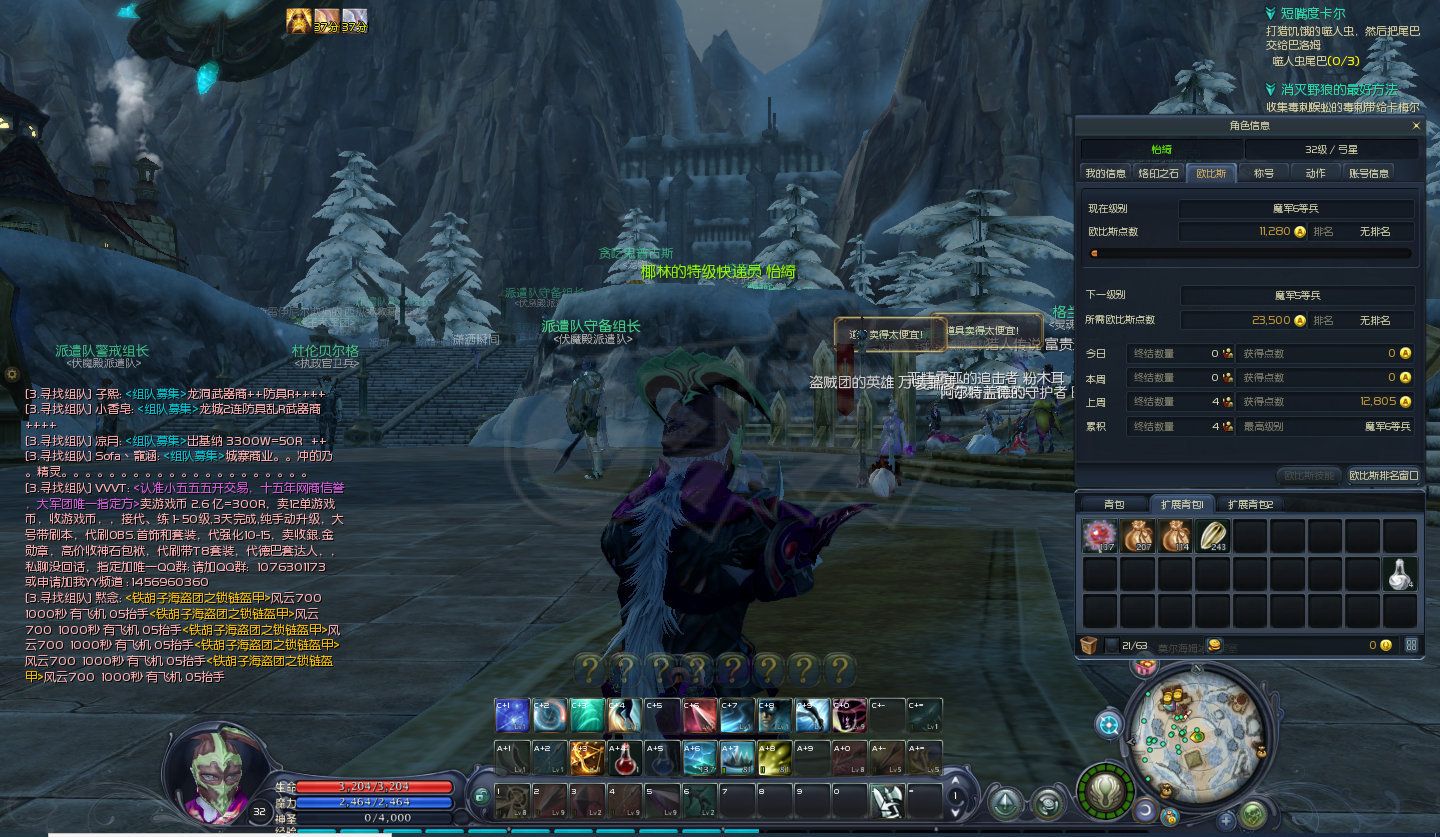Open the 账号信息 tab
Screen dimensions: 1440x837
click(1369, 173)
